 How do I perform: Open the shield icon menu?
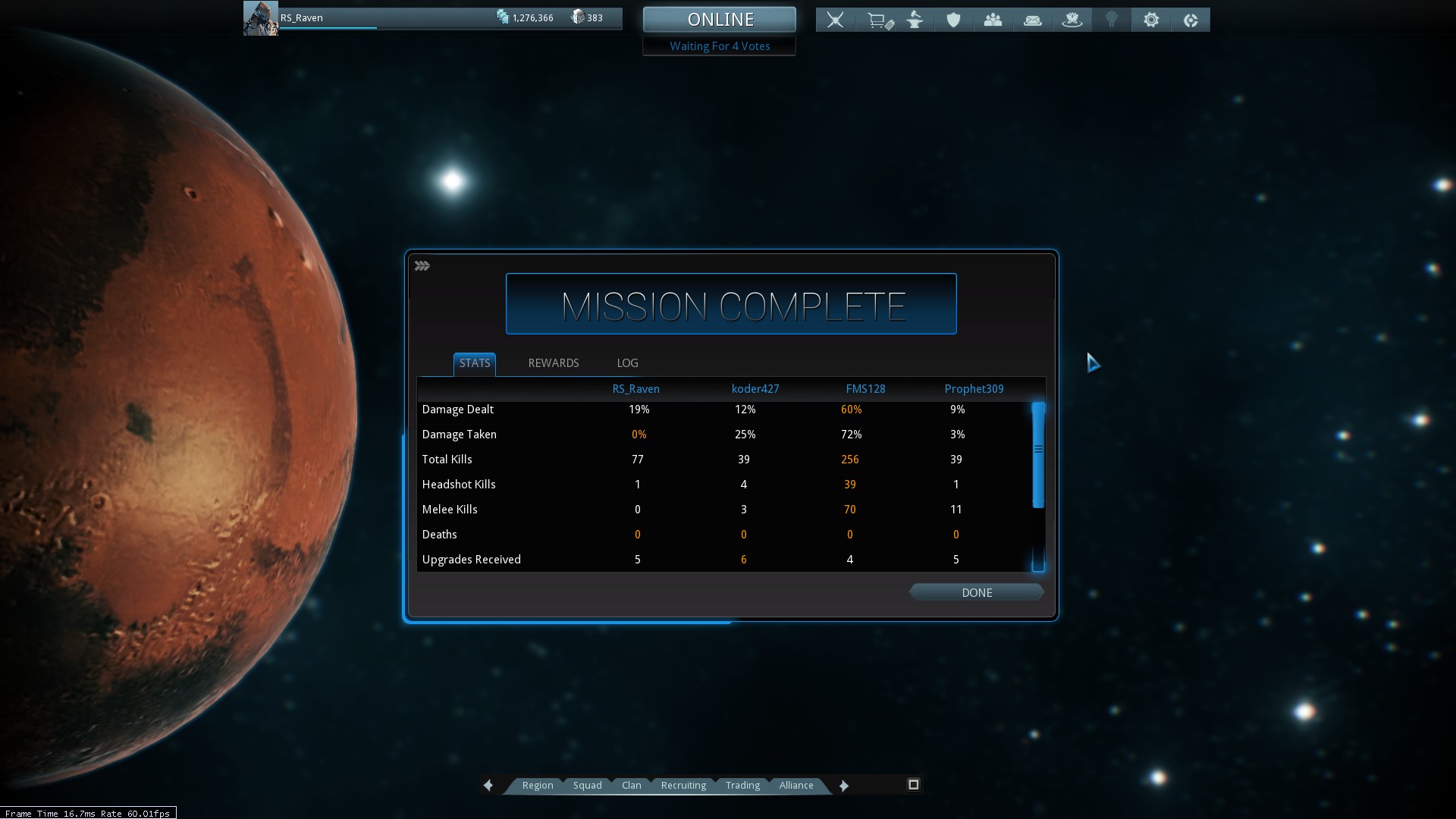coord(953,20)
